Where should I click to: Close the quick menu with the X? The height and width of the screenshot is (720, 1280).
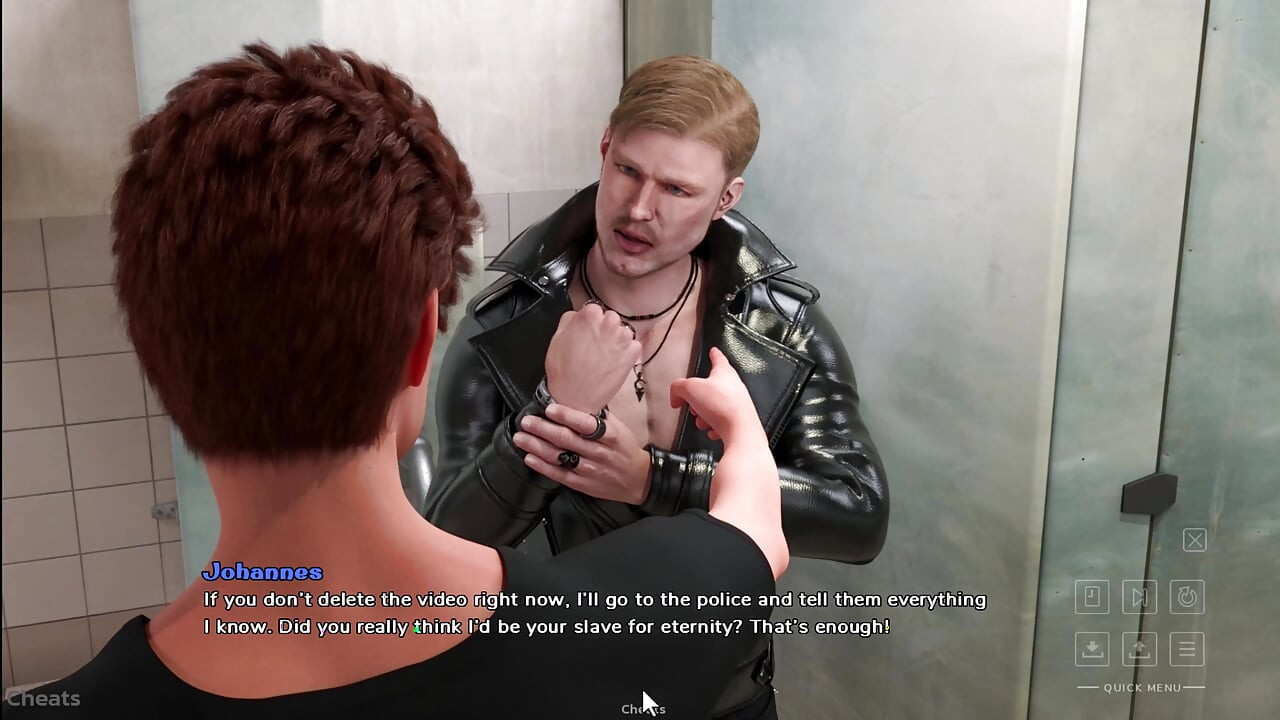[1194, 541]
